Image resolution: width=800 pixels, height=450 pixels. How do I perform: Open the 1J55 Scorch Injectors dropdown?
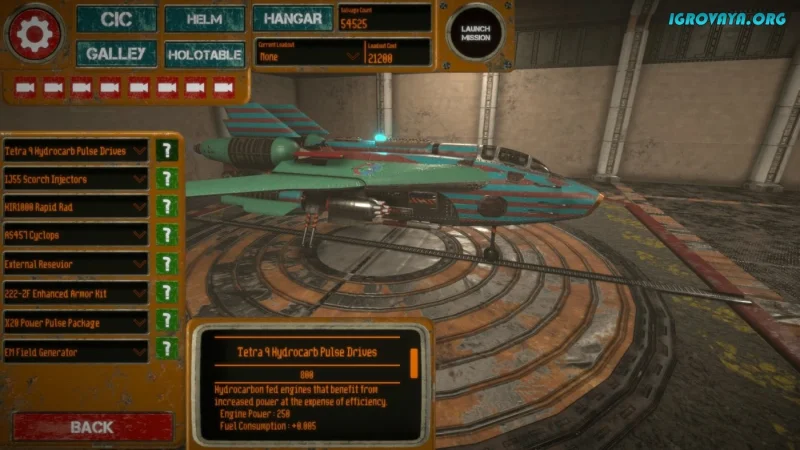click(x=76, y=180)
